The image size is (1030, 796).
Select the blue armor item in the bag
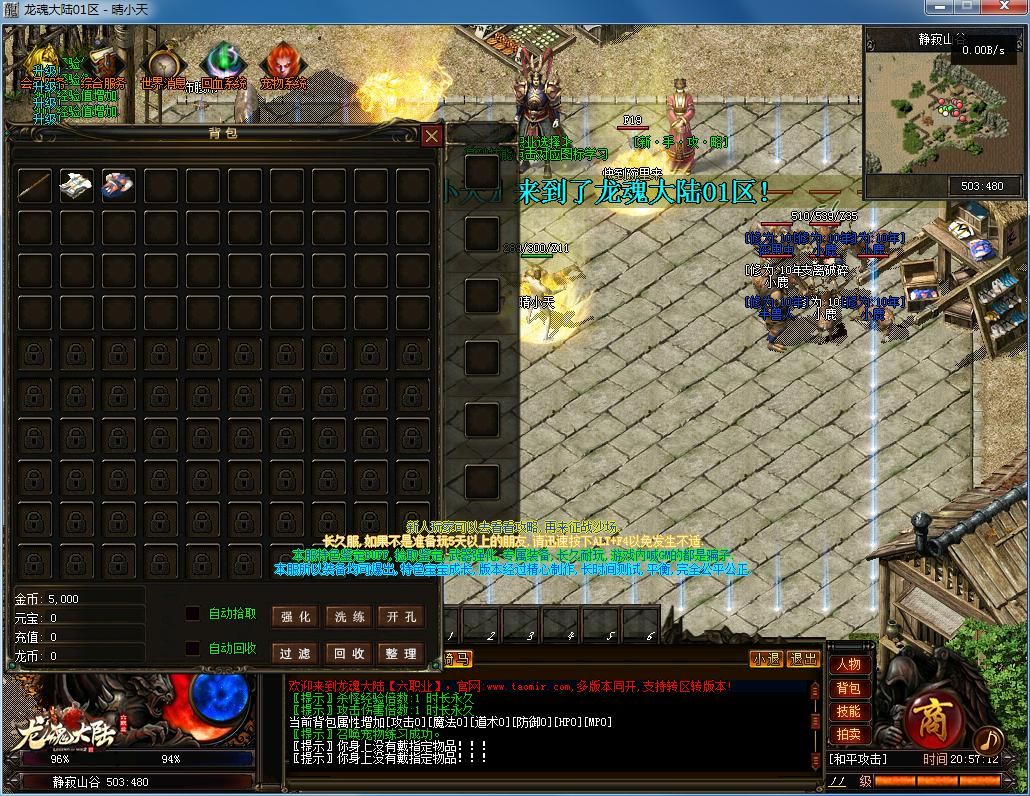(118, 185)
